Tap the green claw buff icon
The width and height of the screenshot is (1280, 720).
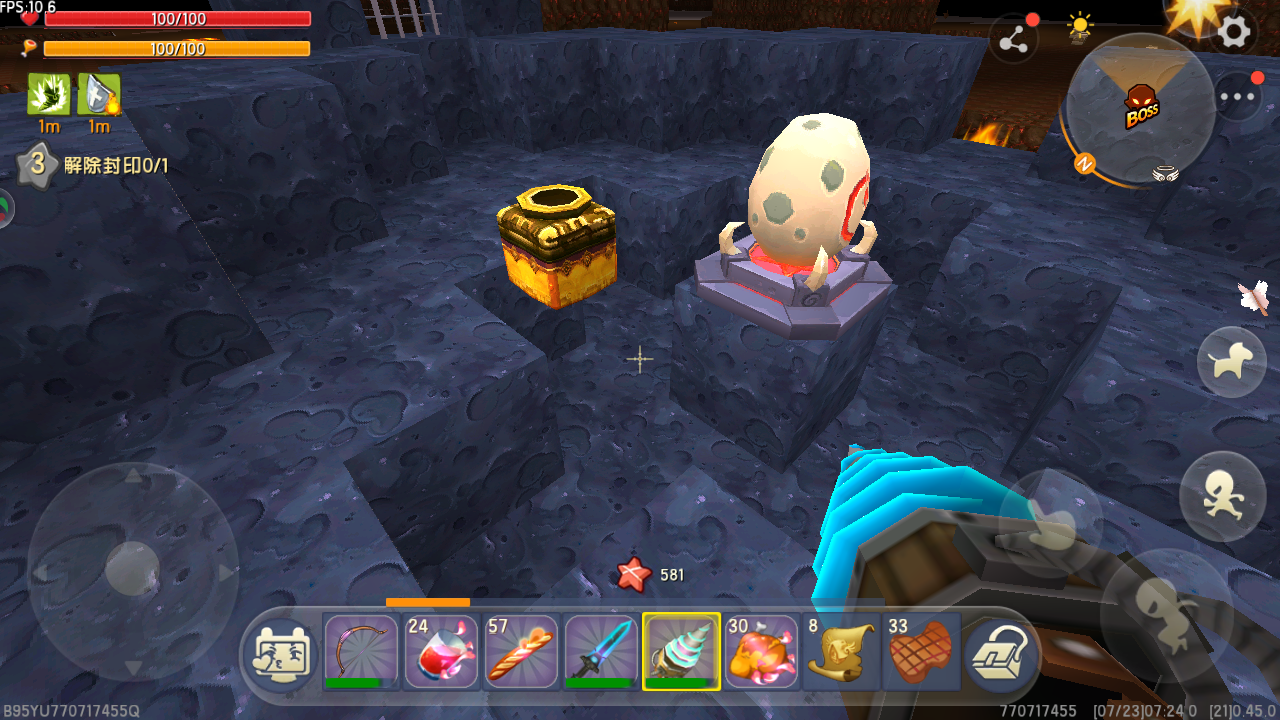tap(48, 94)
